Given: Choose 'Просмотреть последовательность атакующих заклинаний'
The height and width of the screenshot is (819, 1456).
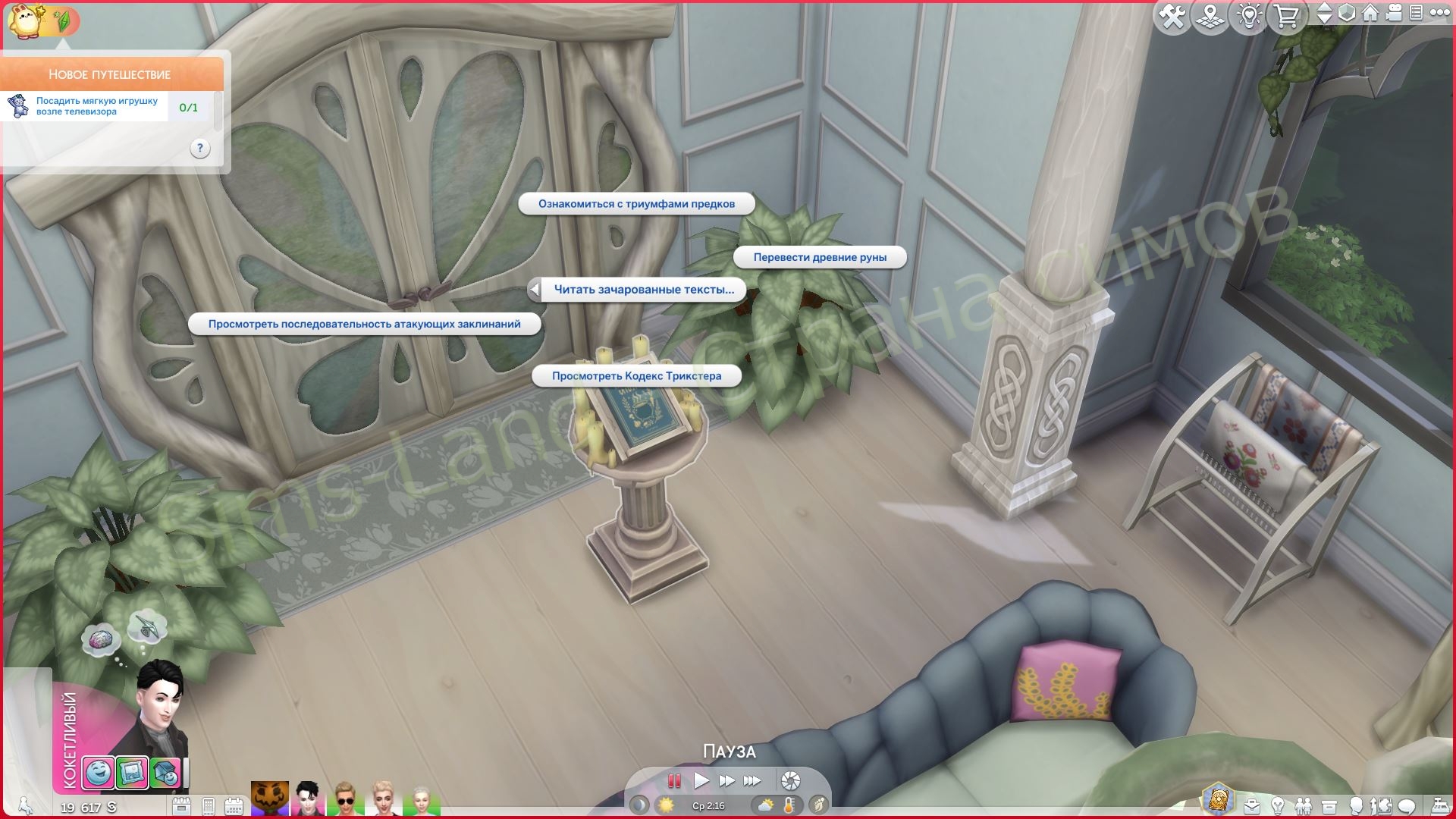Looking at the screenshot, I should tap(364, 325).
